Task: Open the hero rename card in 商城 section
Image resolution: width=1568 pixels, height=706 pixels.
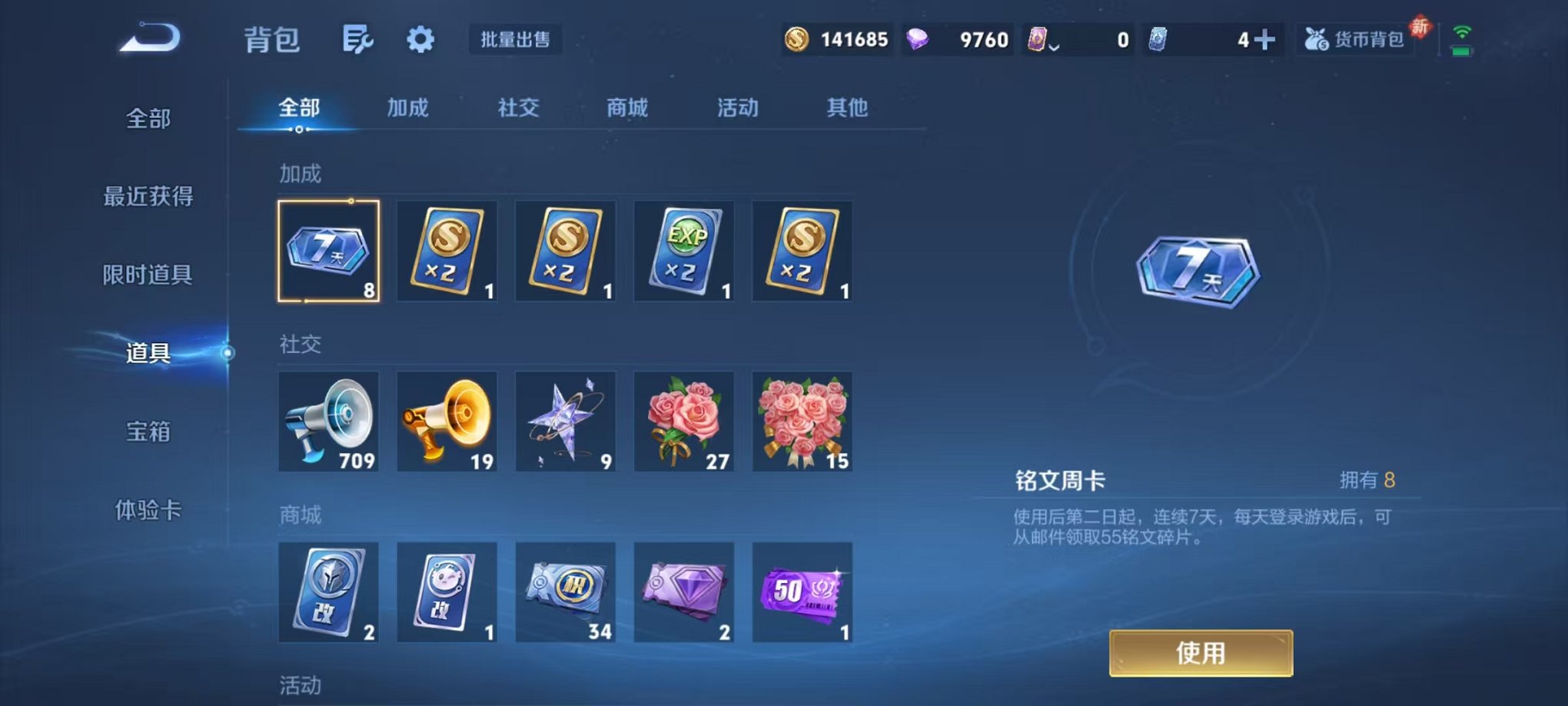Action: pos(328,592)
